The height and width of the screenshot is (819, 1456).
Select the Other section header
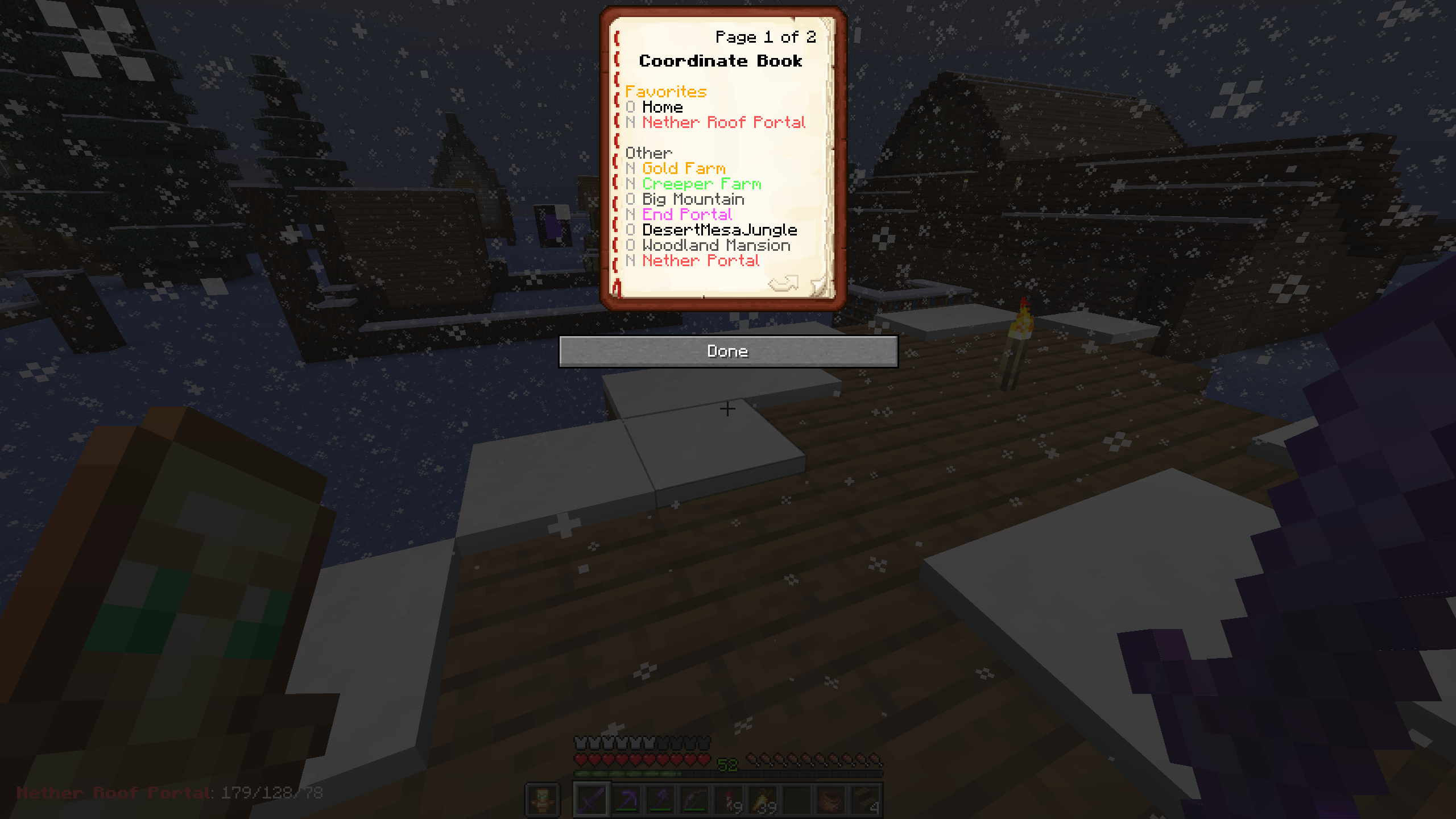click(648, 152)
